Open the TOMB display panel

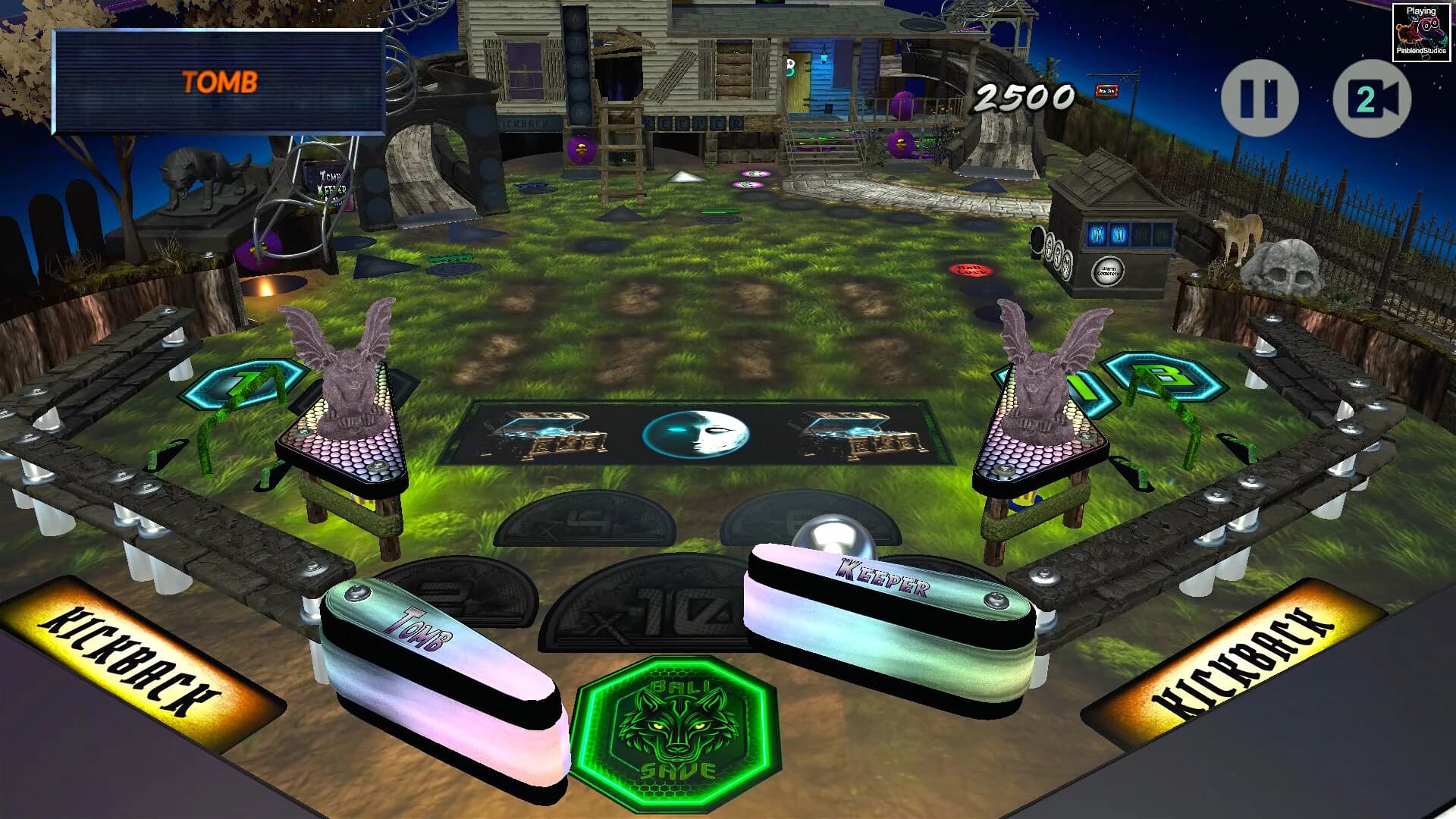220,80
